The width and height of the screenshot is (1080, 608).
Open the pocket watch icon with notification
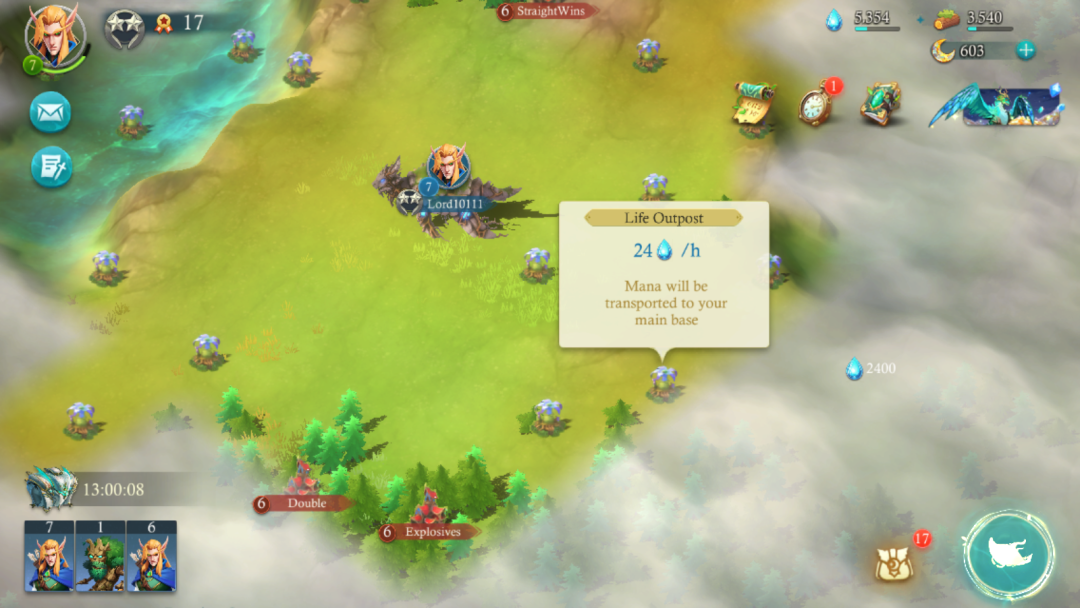pyautogui.click(x=816, y=104)
